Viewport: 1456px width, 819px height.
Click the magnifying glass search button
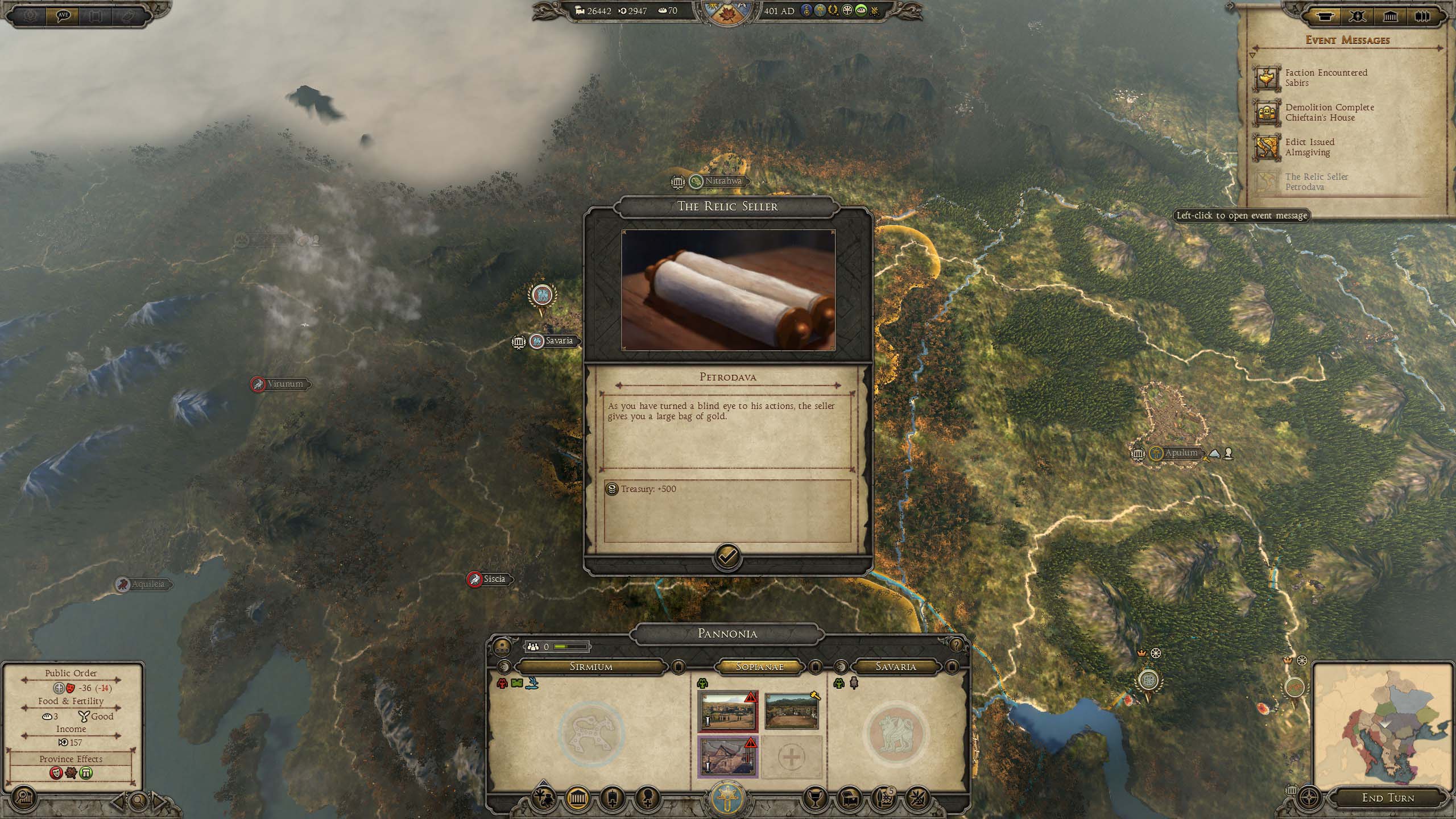click(x=138, y=802)
